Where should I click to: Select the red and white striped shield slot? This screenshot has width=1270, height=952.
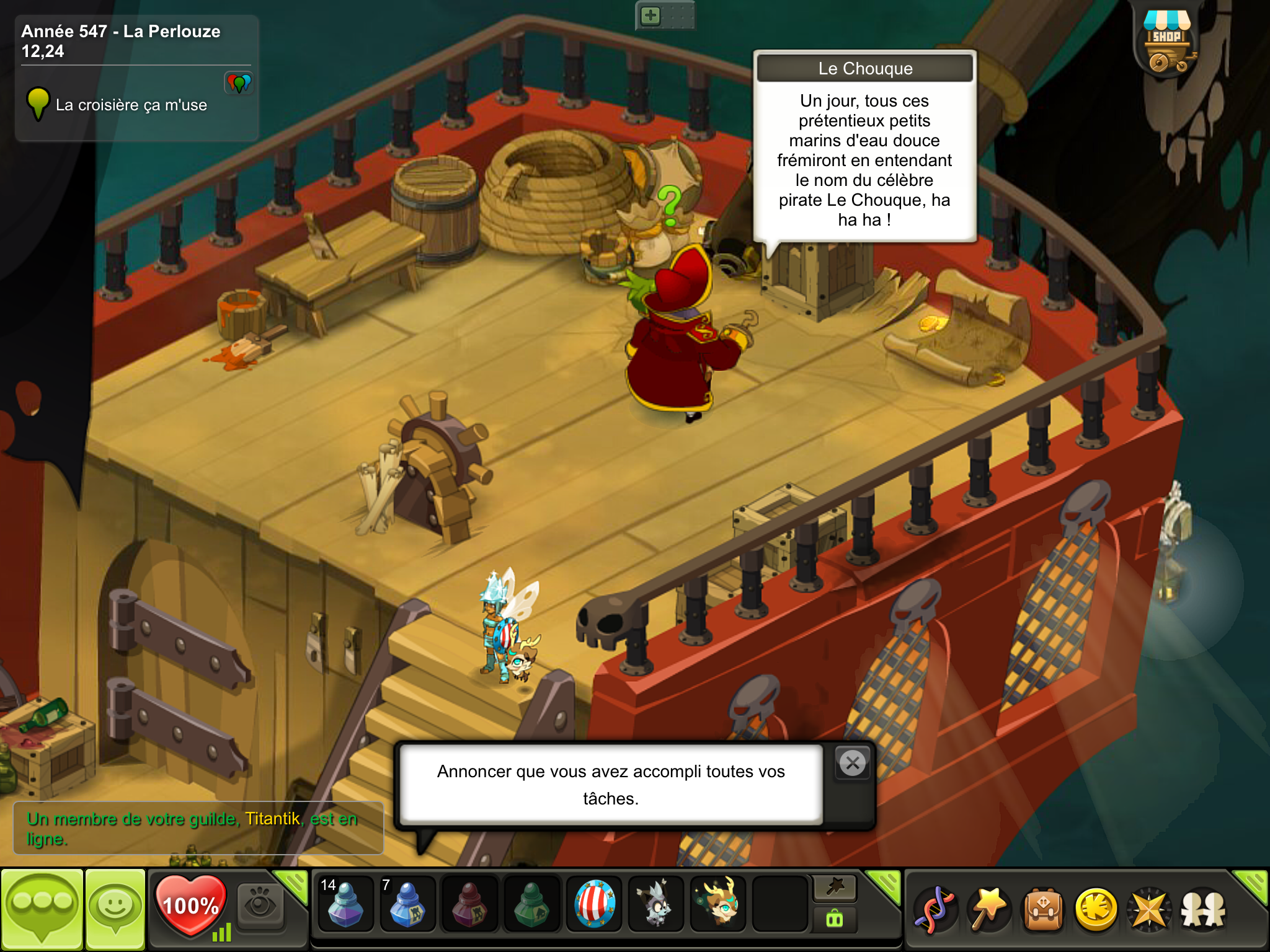coord(594,905)
